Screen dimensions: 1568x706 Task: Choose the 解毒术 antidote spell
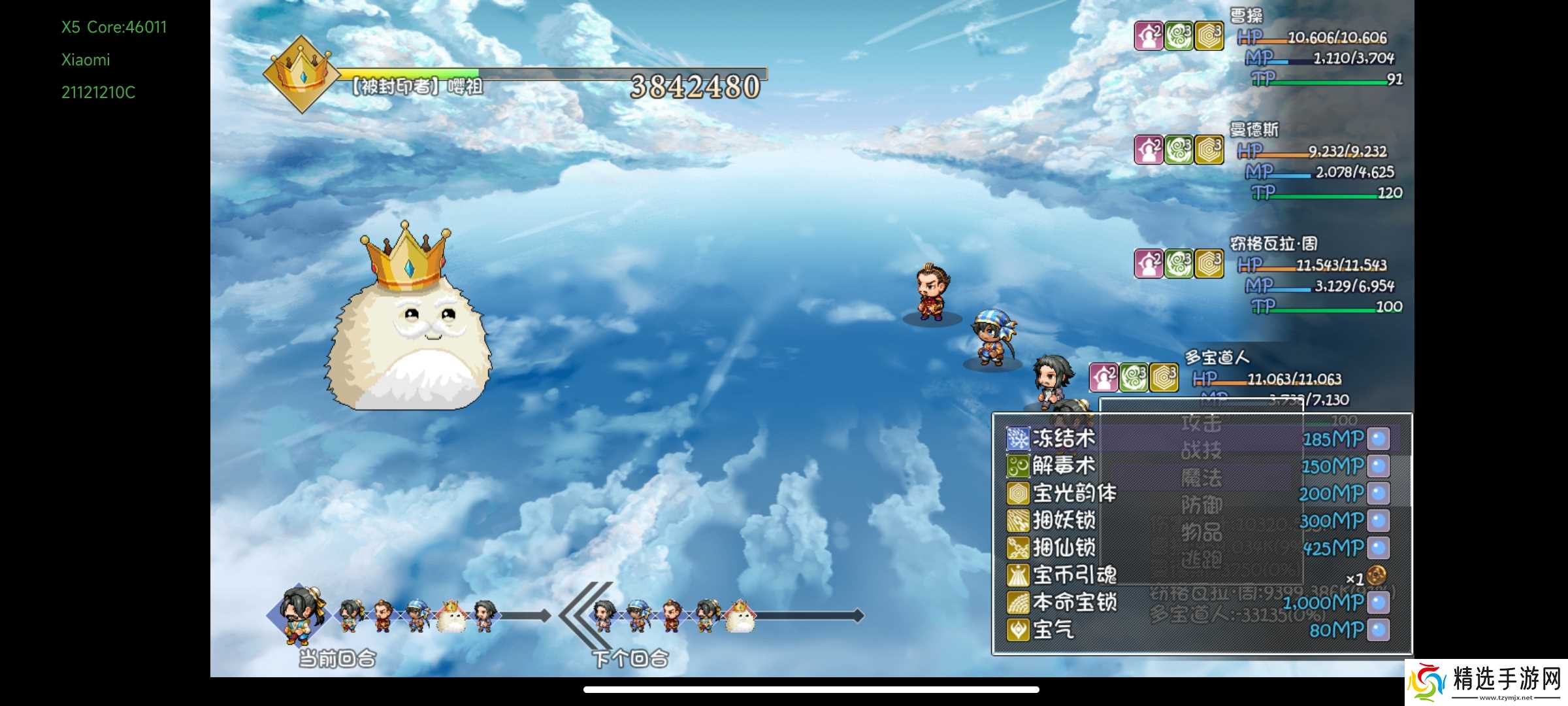1063,466
